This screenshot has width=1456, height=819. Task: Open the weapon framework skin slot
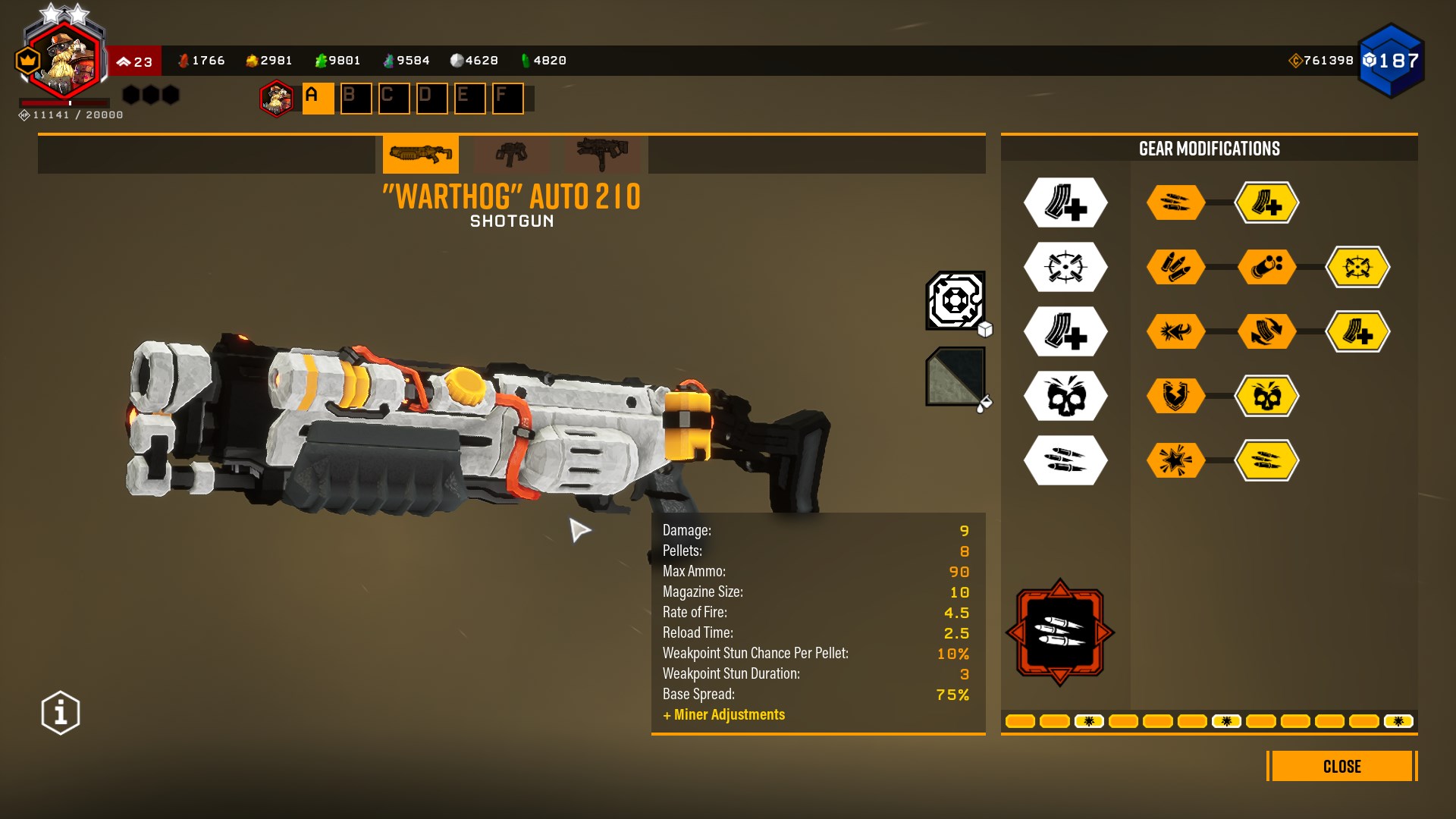point(955,301)
